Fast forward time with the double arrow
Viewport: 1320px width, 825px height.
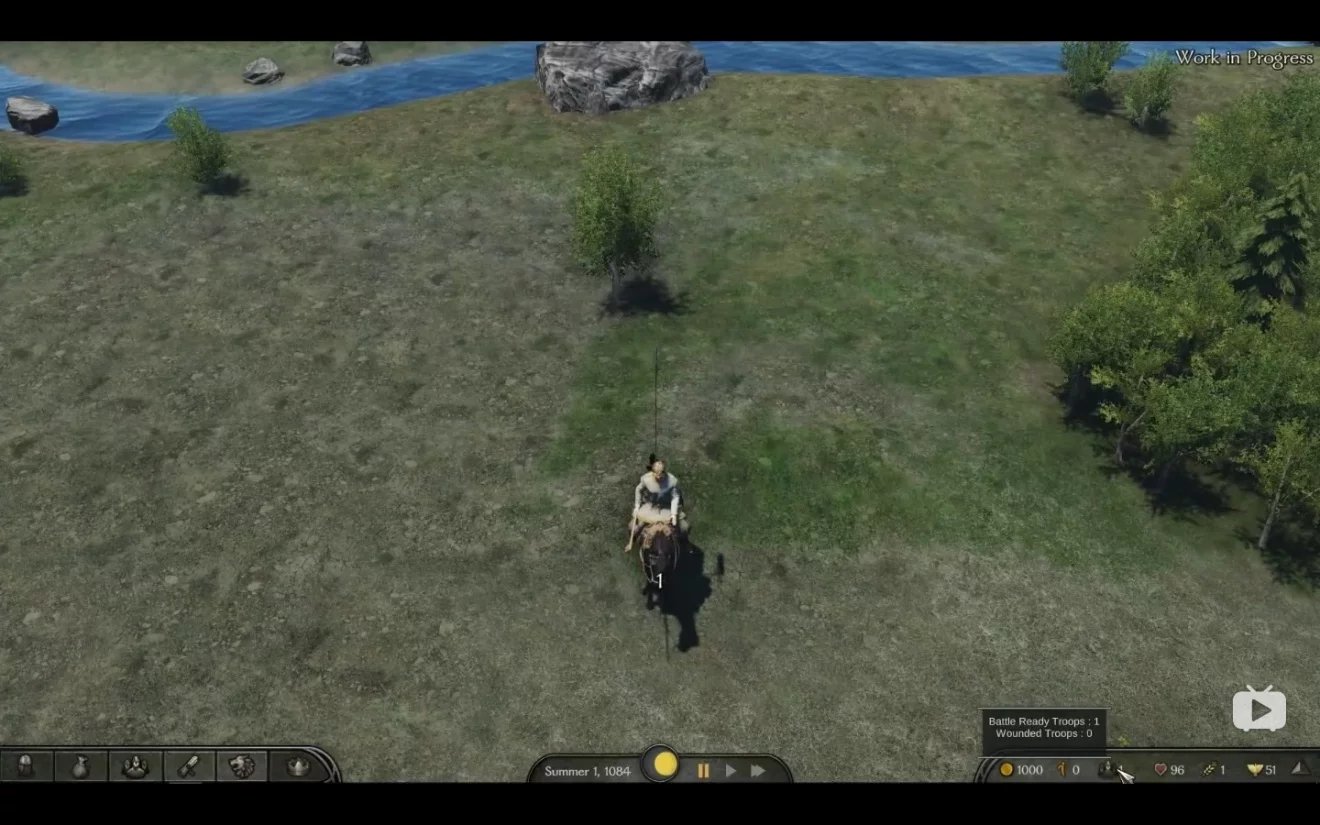(758, 770)
